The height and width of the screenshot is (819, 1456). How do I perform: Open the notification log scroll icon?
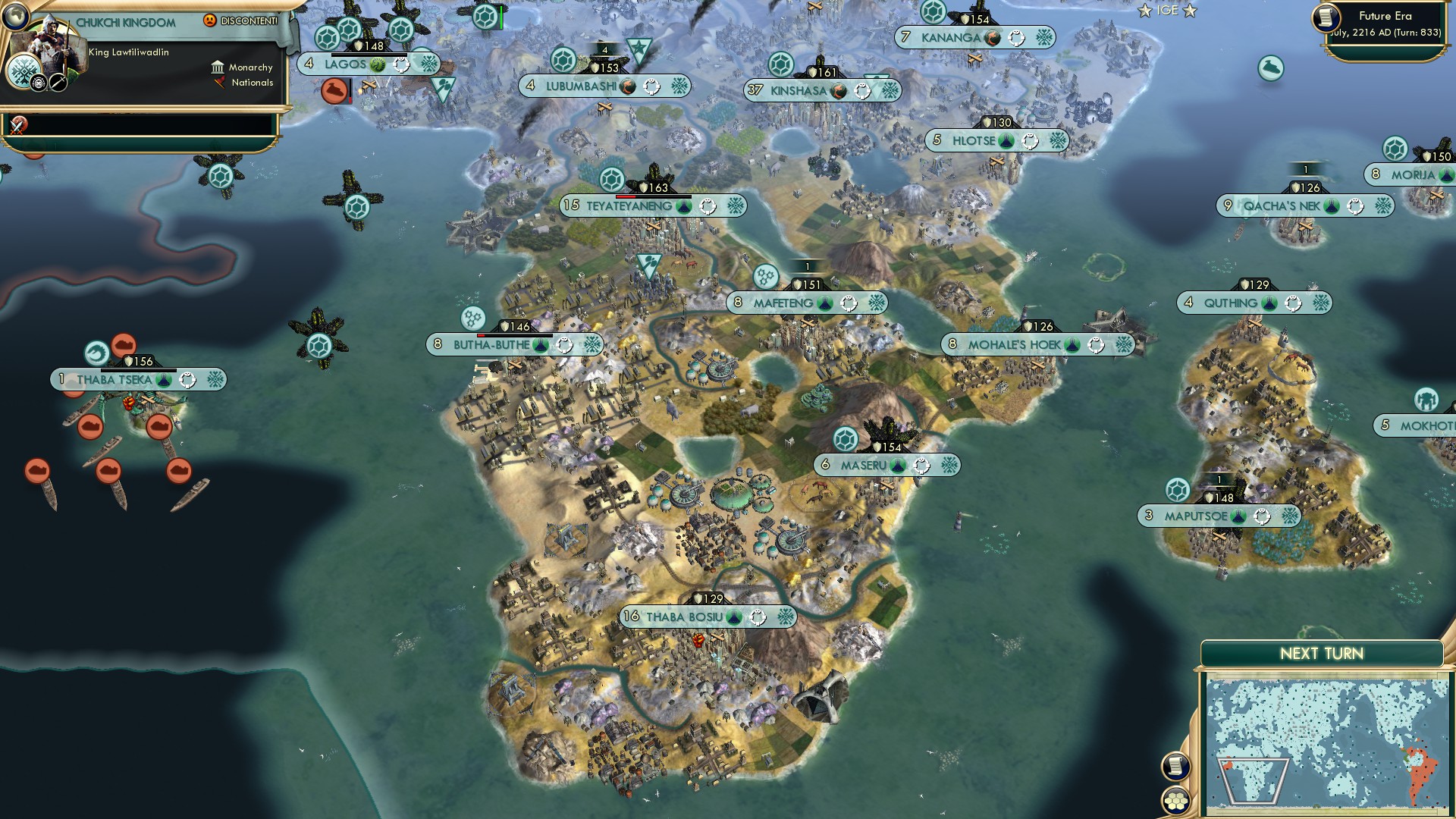(x=1177, y=764)
